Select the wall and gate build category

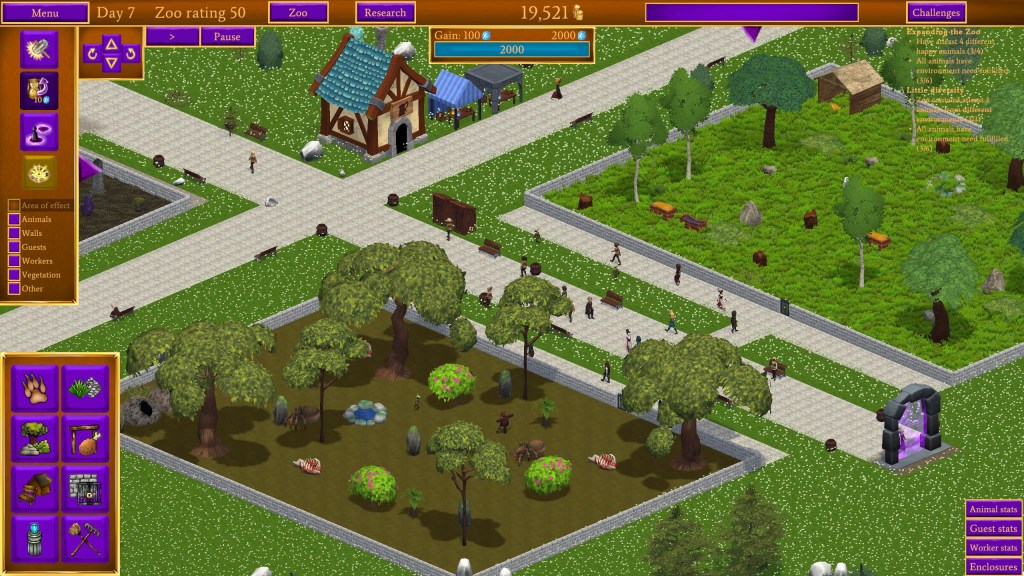86,488
